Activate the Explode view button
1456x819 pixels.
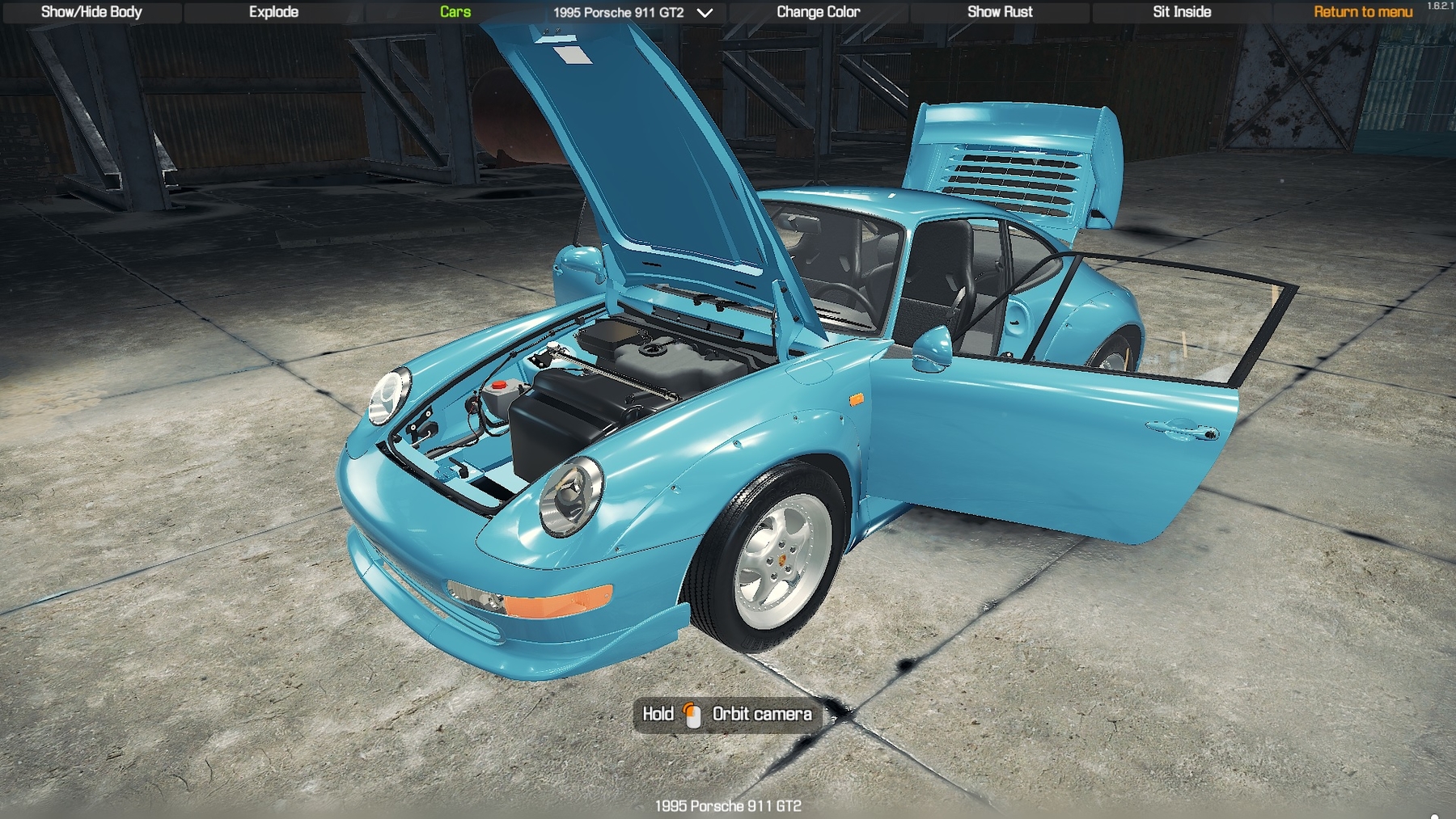coord(273,12)
